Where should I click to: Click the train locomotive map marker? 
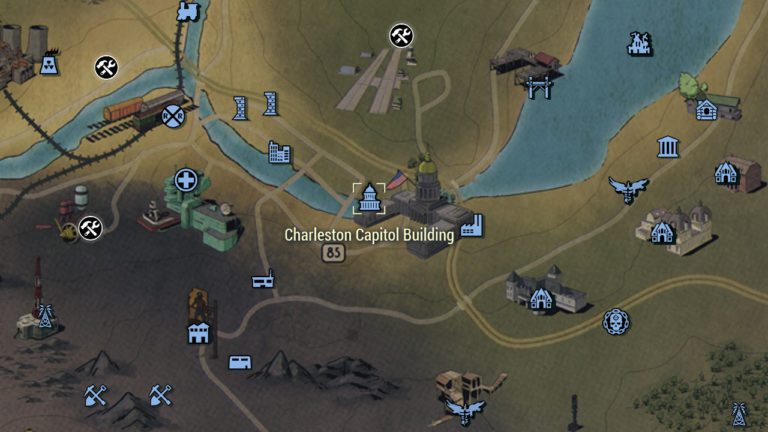(x=187, y=12)
